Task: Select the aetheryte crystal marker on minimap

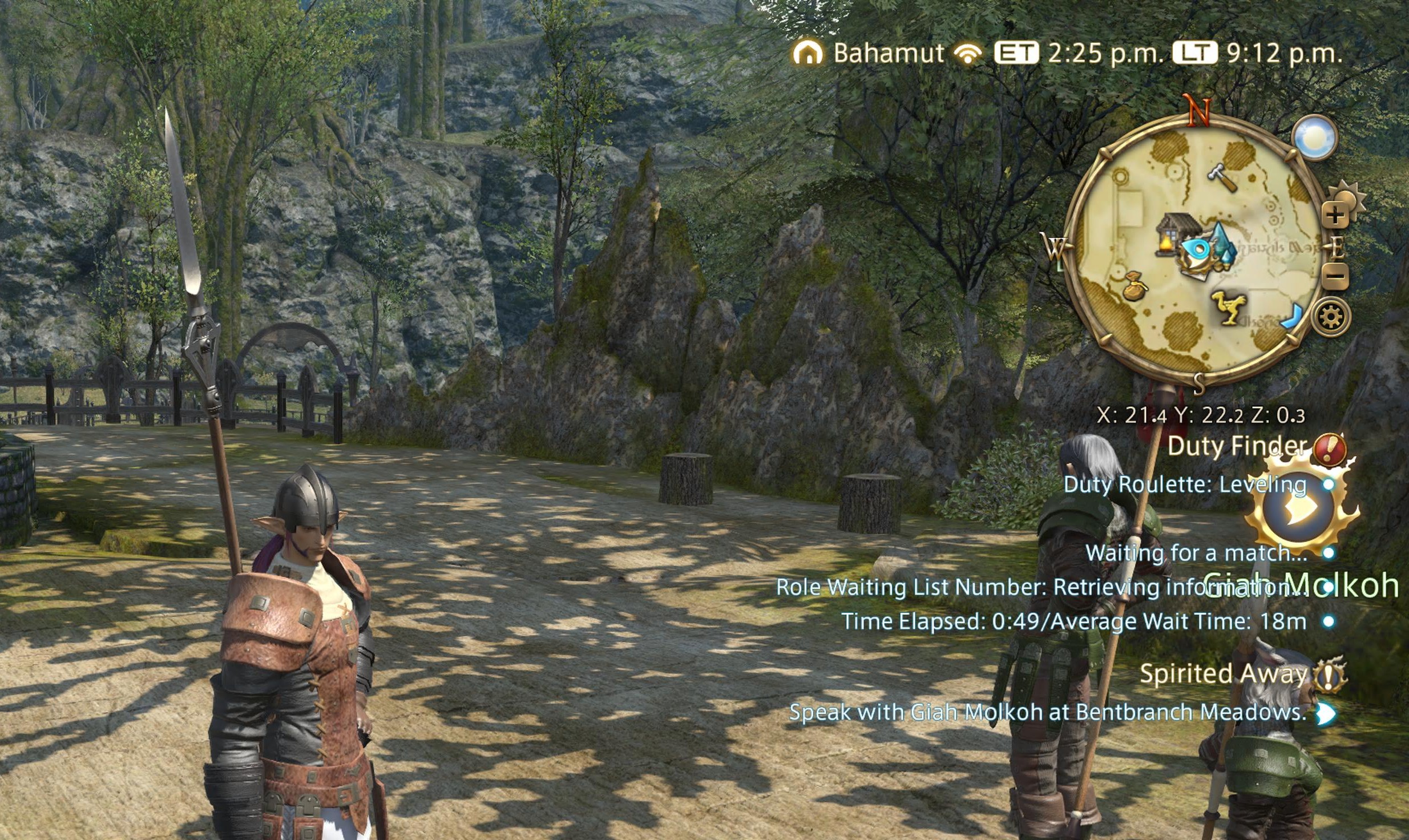Action: tap(1220, 245)
